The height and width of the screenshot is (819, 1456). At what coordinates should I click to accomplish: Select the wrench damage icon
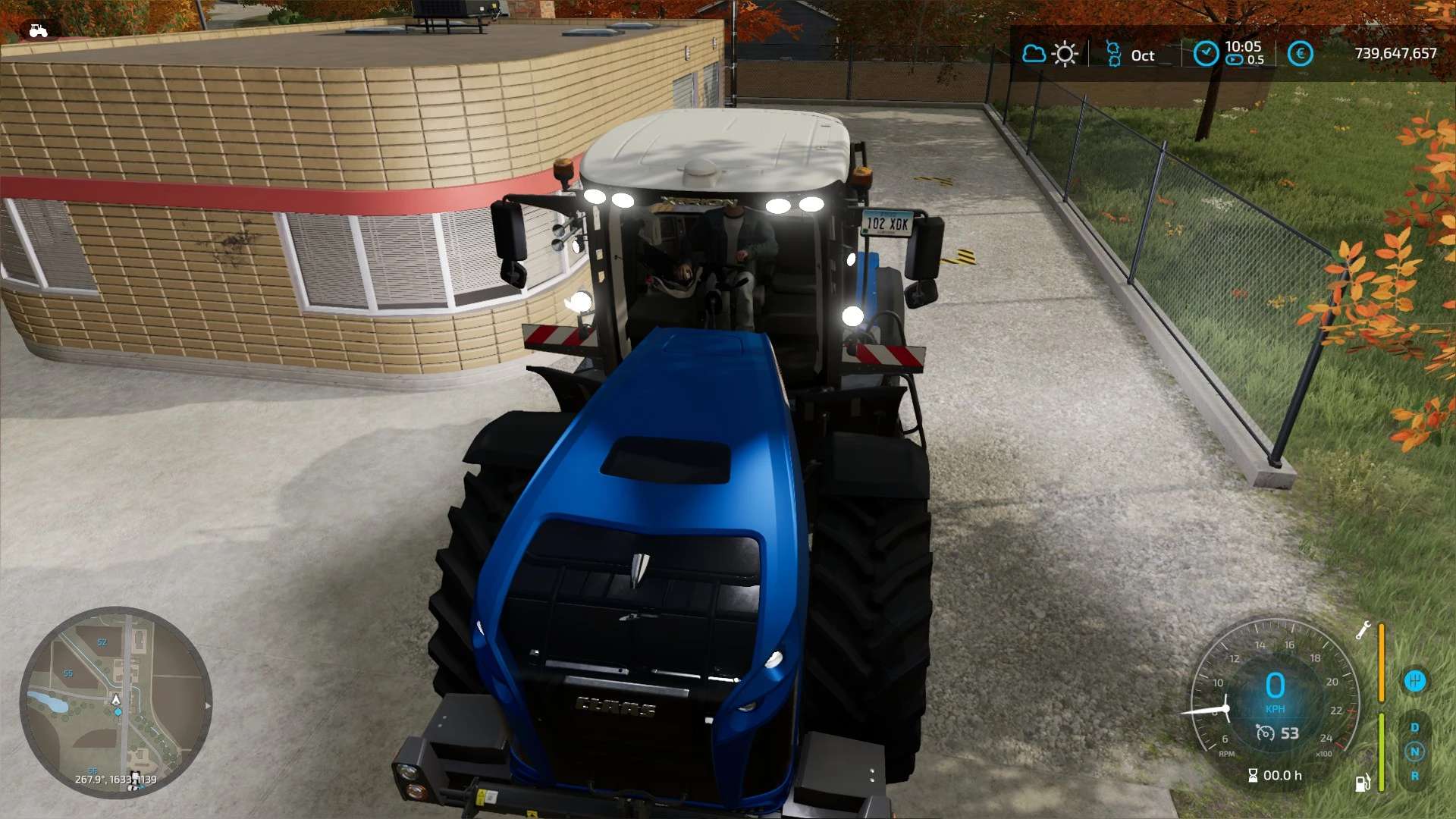click(x=1363, y=630)
